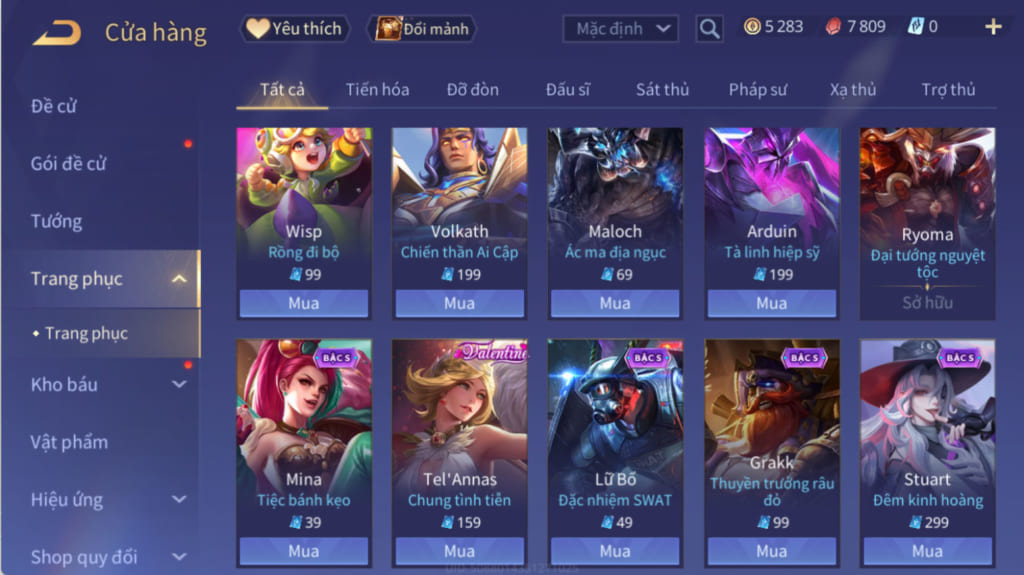
Task: Open the Mặc định sort dropdown
Action: 621,29
